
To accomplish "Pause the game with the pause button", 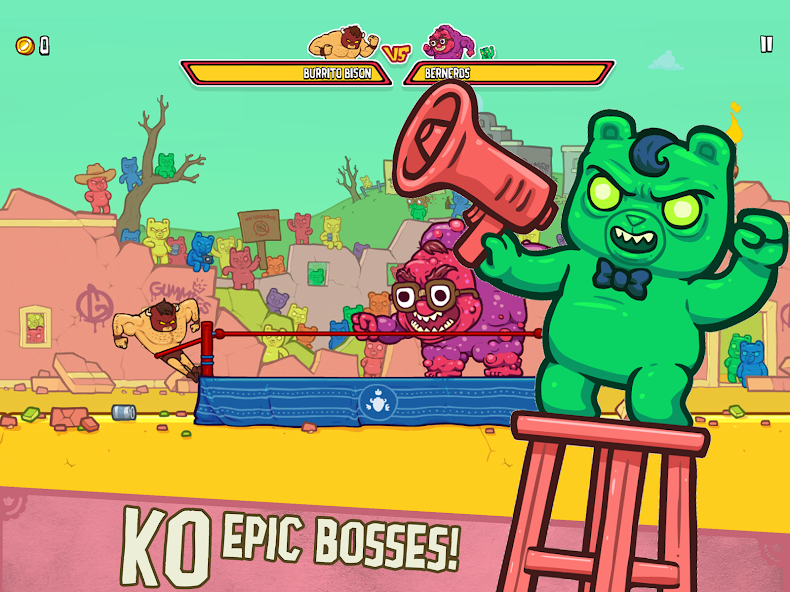I will click(x=766, y=44).
